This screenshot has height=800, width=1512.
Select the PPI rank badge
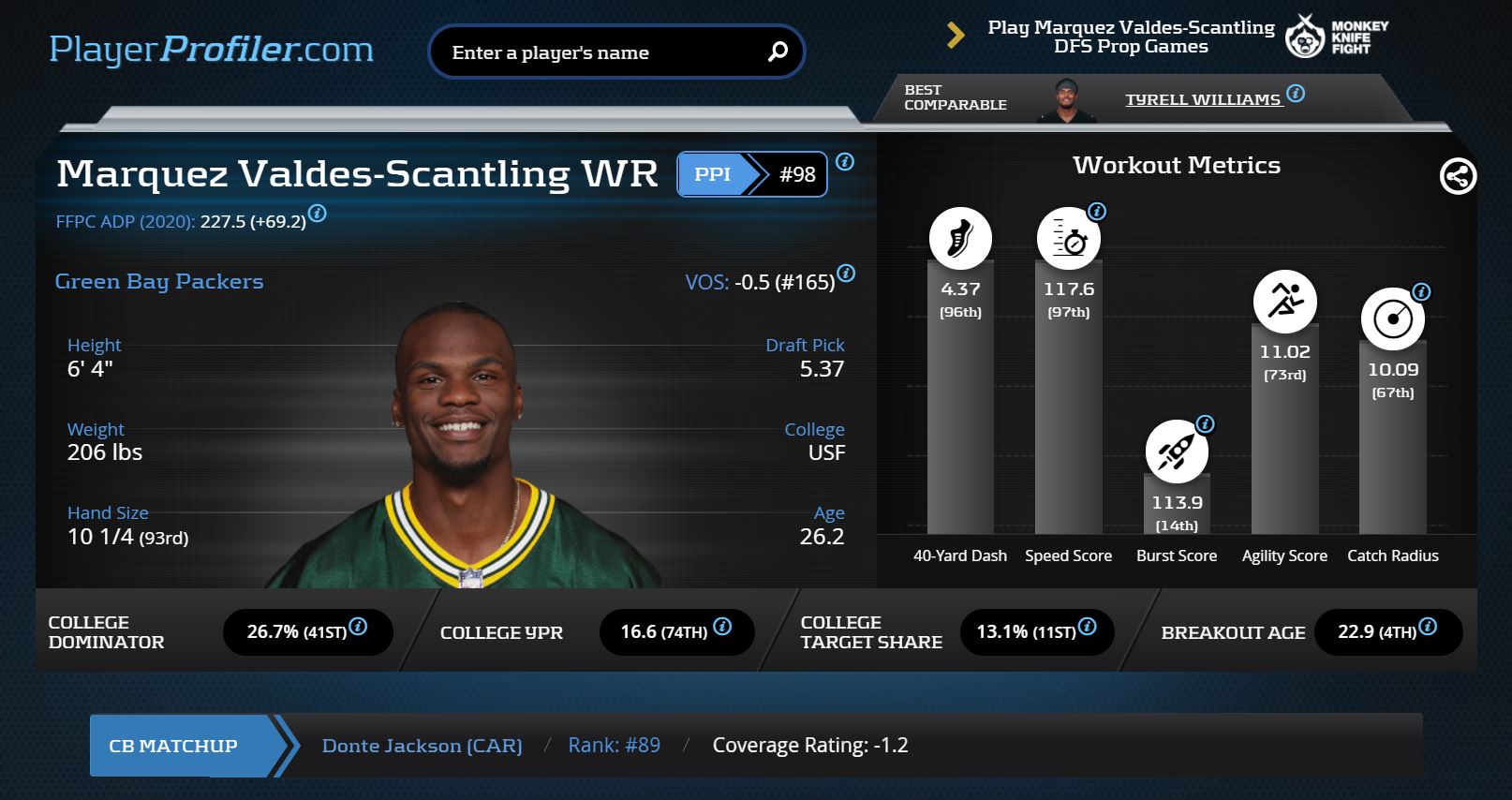coord(752,174)
